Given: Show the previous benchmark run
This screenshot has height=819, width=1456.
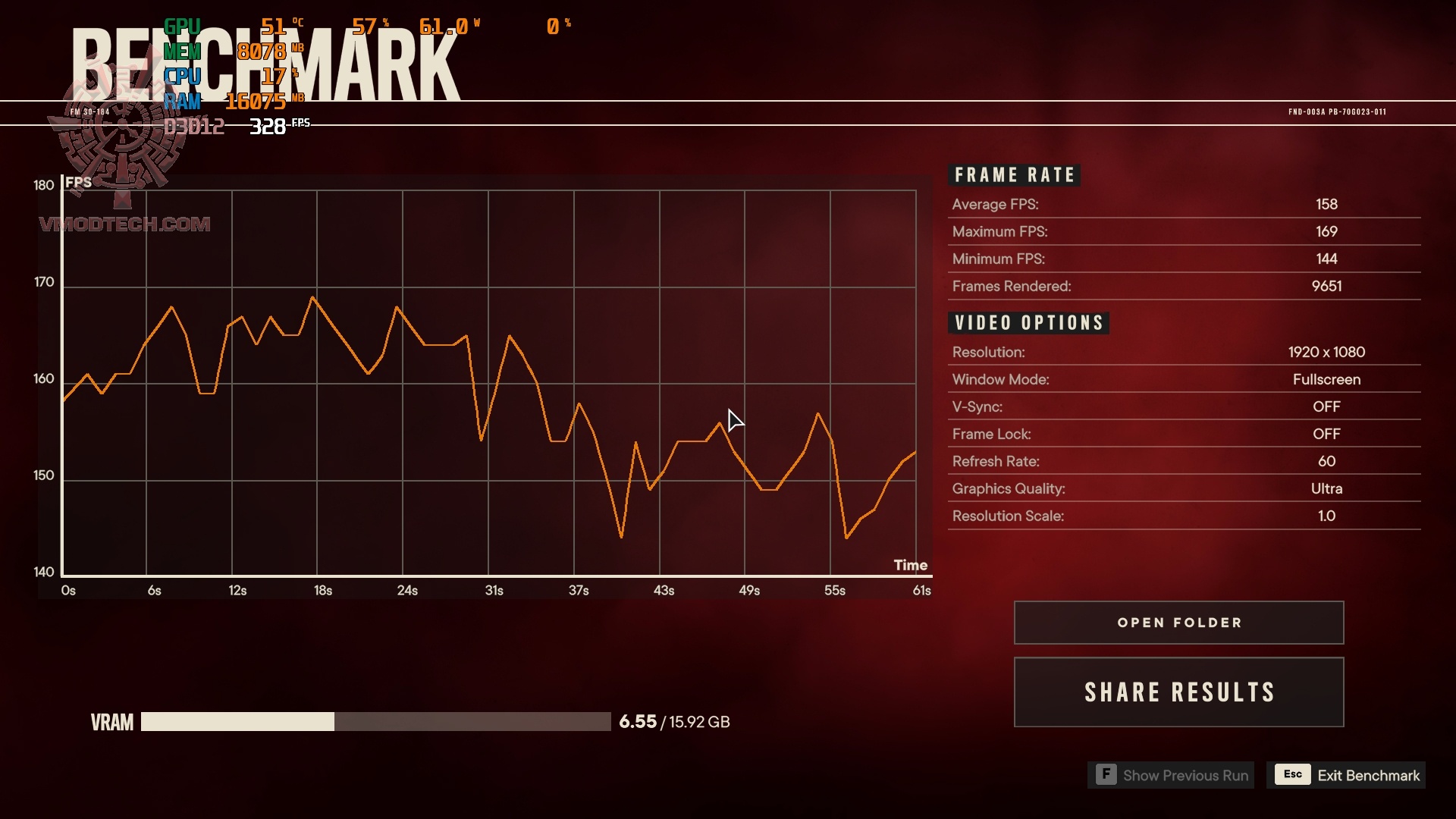Looking at the screenshot, I should pyautogui.click(x=1171, y=775).
